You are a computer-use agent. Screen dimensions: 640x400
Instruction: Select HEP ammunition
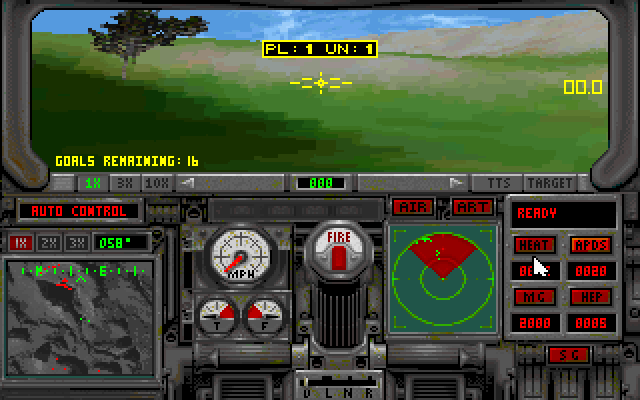[590, 297]
